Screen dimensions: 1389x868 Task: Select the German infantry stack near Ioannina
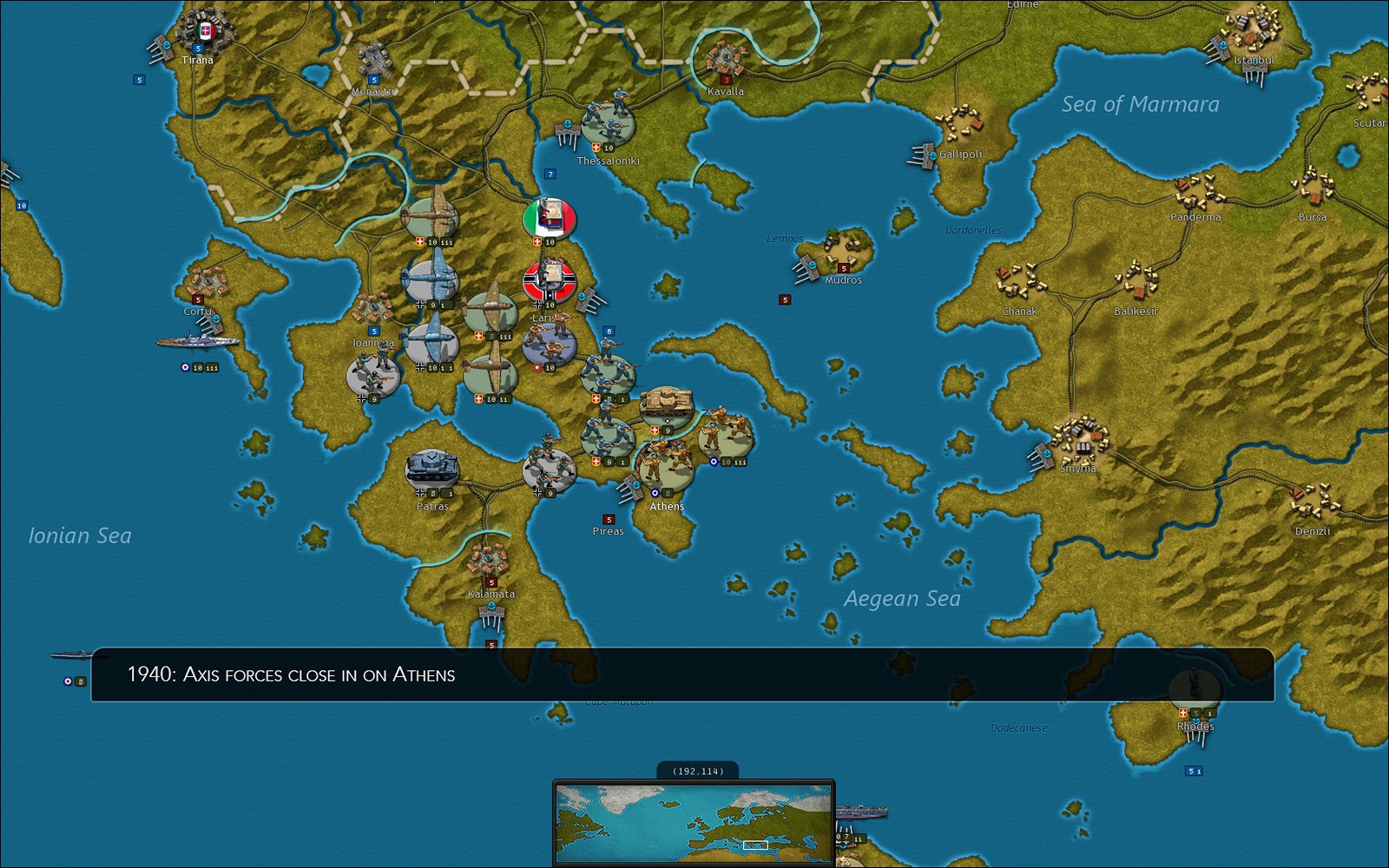(373, 372)
